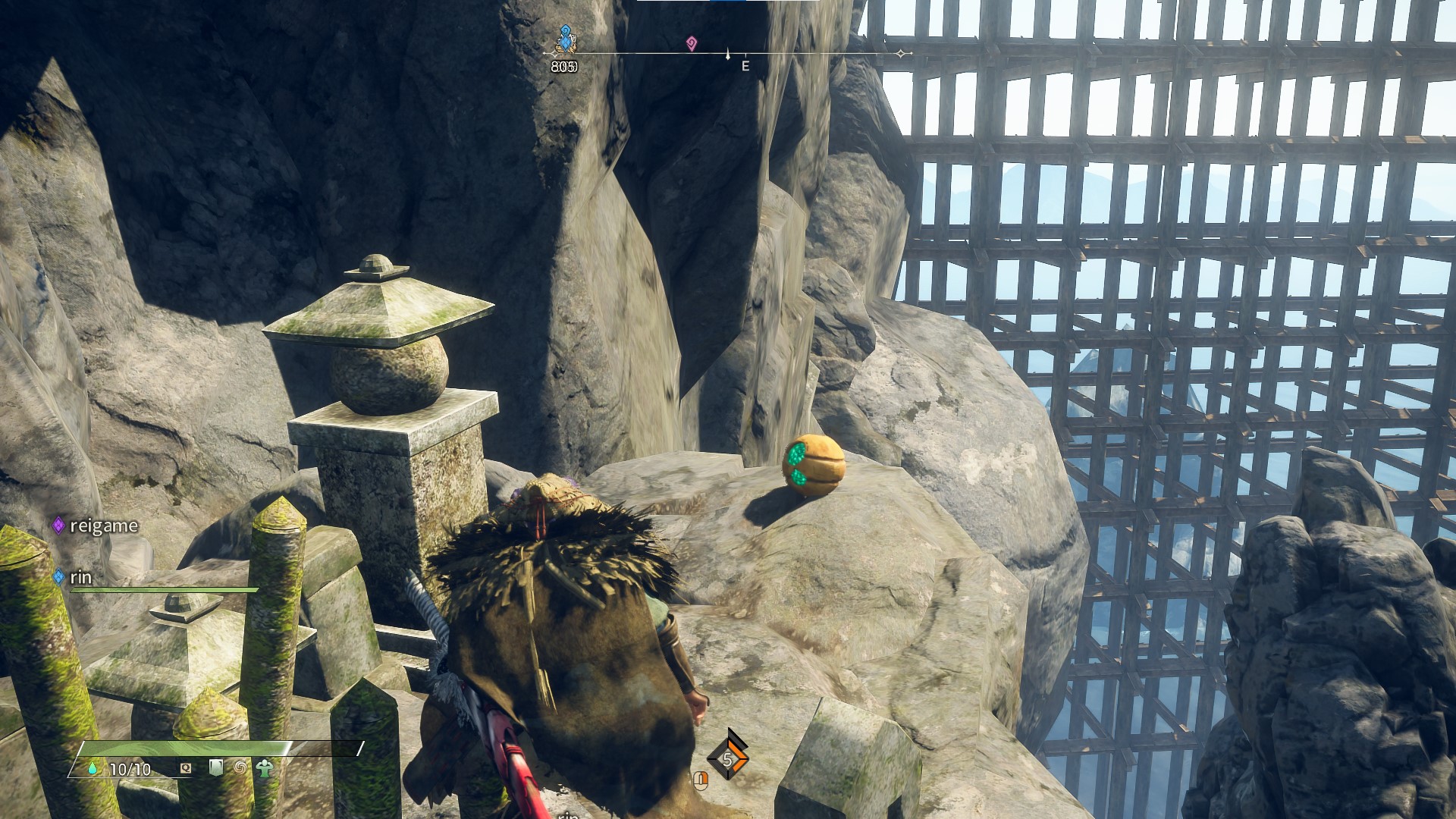Select party member rin in the player list
The image size is (1456, 819).
[80, 577]
